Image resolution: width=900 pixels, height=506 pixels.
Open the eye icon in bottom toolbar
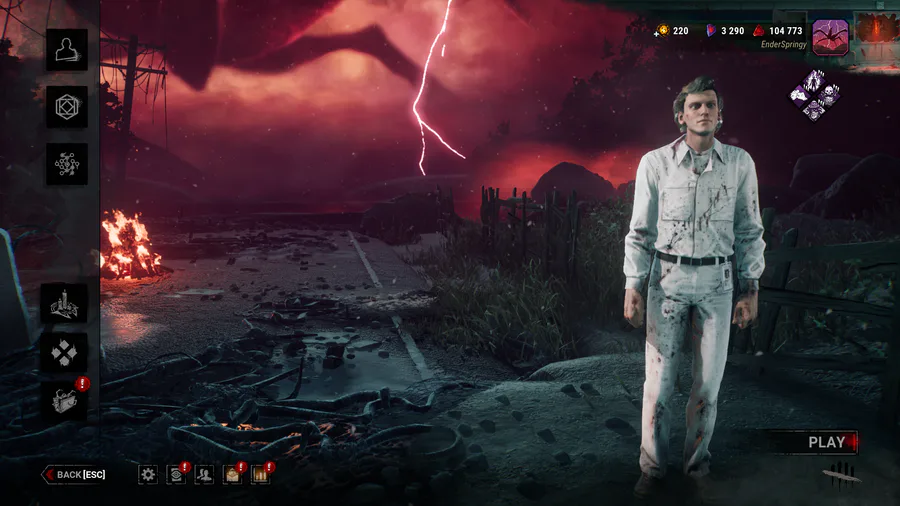click(x=176, y=474)
